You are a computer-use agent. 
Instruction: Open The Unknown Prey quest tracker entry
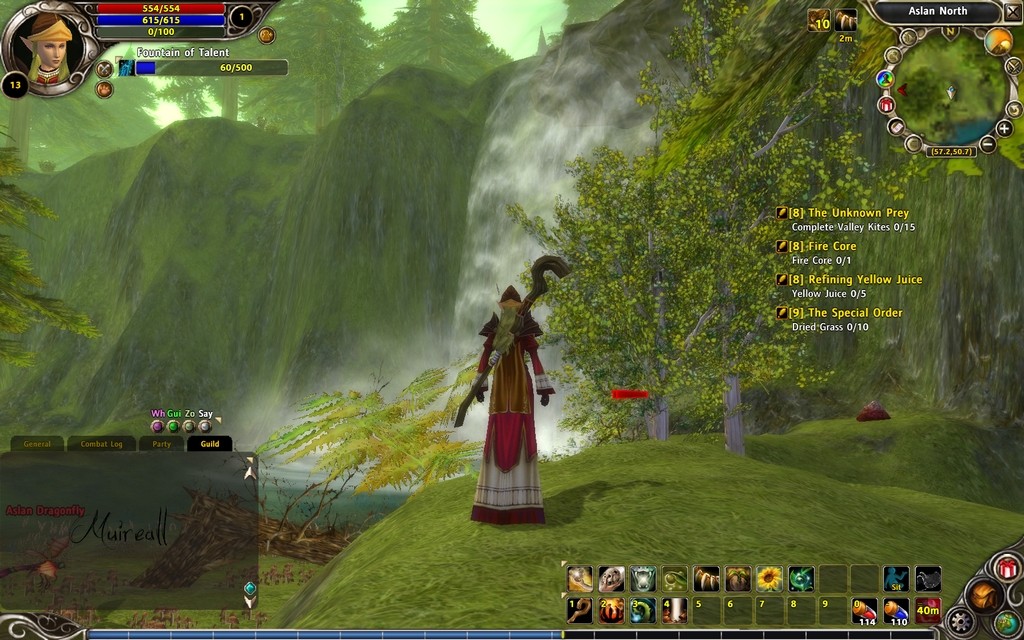(x=848, y=213)
